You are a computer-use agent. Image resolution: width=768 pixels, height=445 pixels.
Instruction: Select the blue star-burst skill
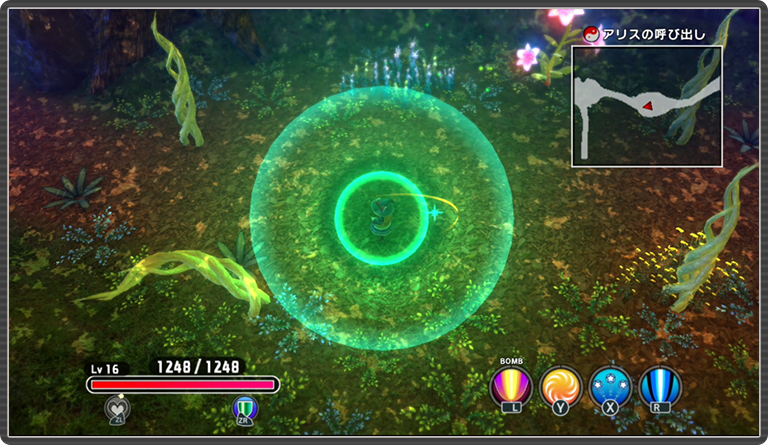609,386
